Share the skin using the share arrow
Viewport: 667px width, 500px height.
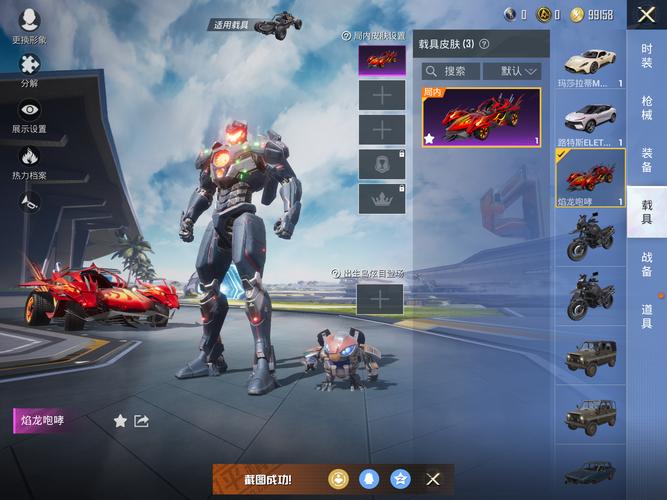142,421
